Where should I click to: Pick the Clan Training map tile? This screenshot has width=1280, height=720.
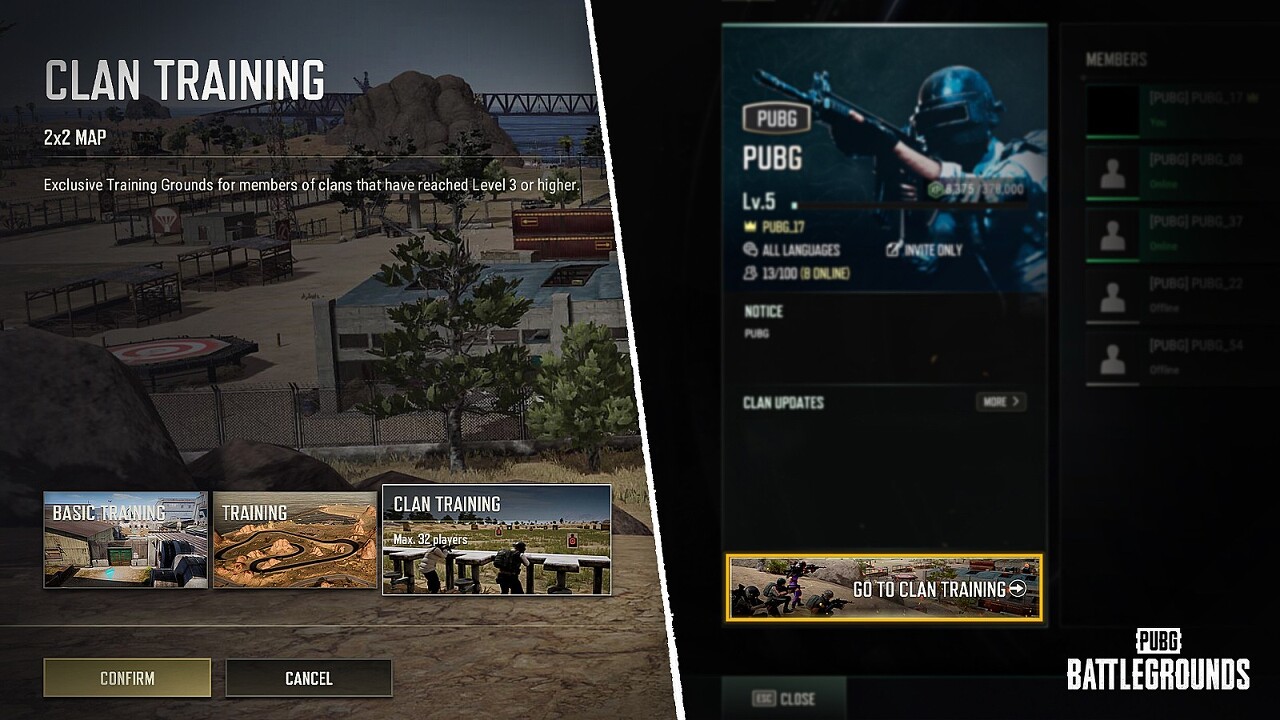point(496,539)
